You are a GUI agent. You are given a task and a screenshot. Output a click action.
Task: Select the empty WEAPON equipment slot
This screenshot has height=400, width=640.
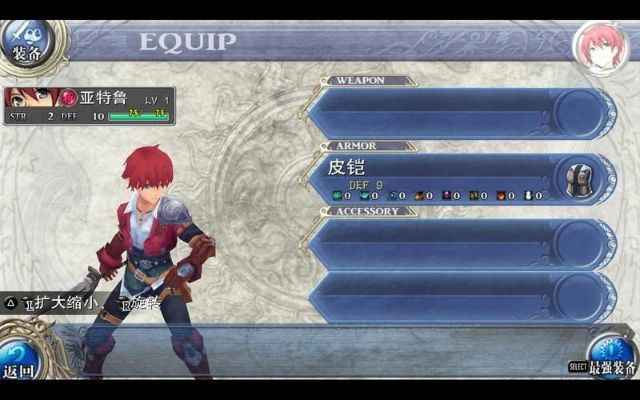point(460,113)
